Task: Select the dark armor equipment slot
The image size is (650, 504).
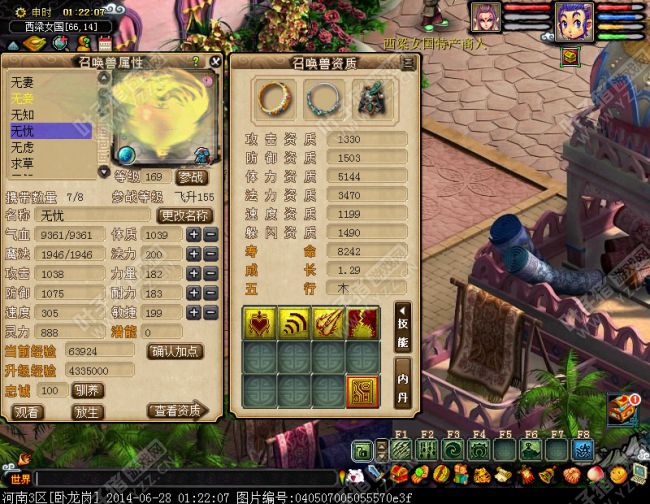Action: tap(371, 98)
